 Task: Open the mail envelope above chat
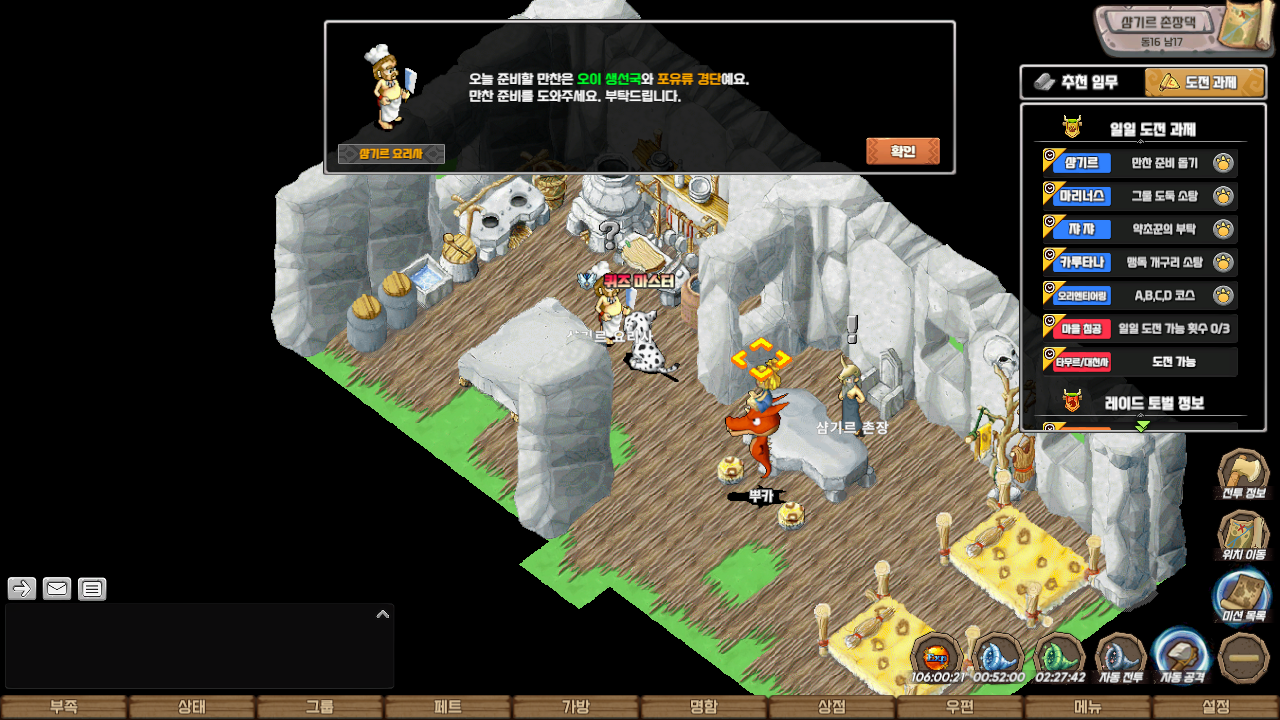click(x=57, y=589)
